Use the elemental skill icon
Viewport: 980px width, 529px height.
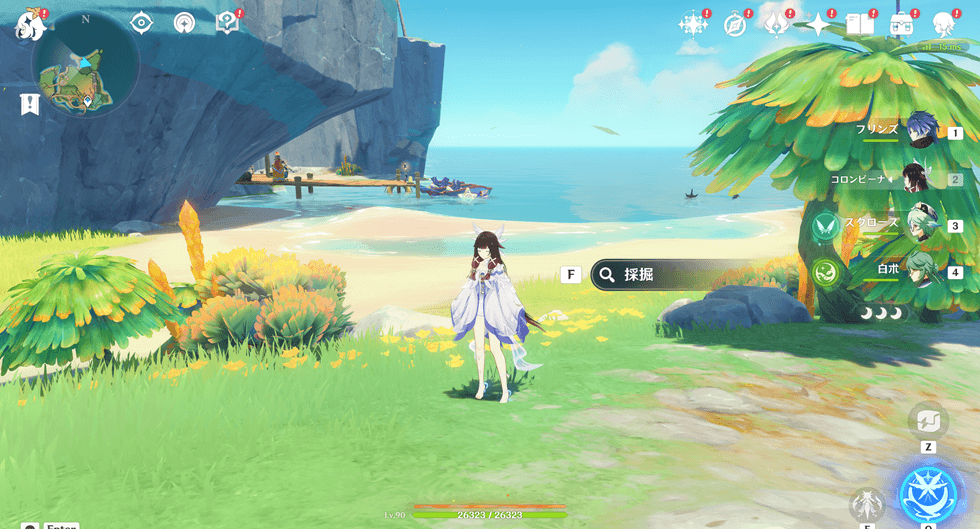(866, 505)
